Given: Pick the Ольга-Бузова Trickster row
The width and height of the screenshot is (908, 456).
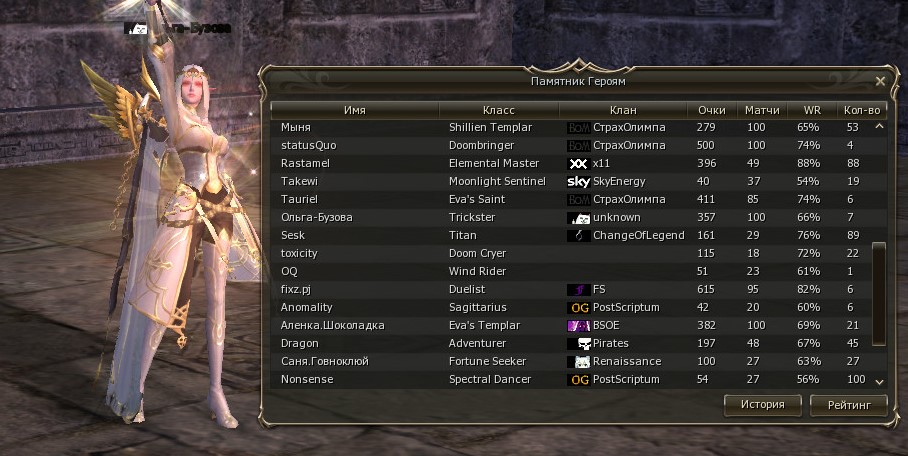Looking at the screenshot, I should point(570,218).
